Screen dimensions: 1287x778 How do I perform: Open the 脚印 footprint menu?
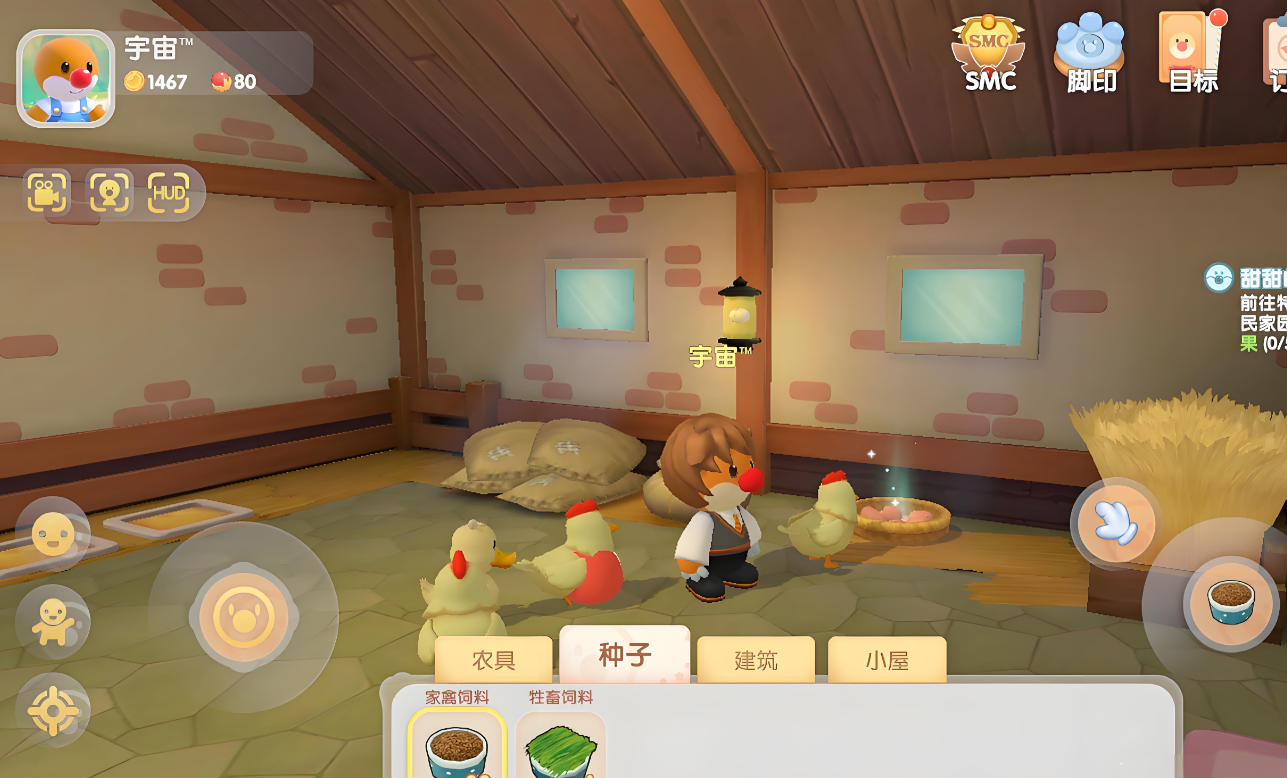1090,54
